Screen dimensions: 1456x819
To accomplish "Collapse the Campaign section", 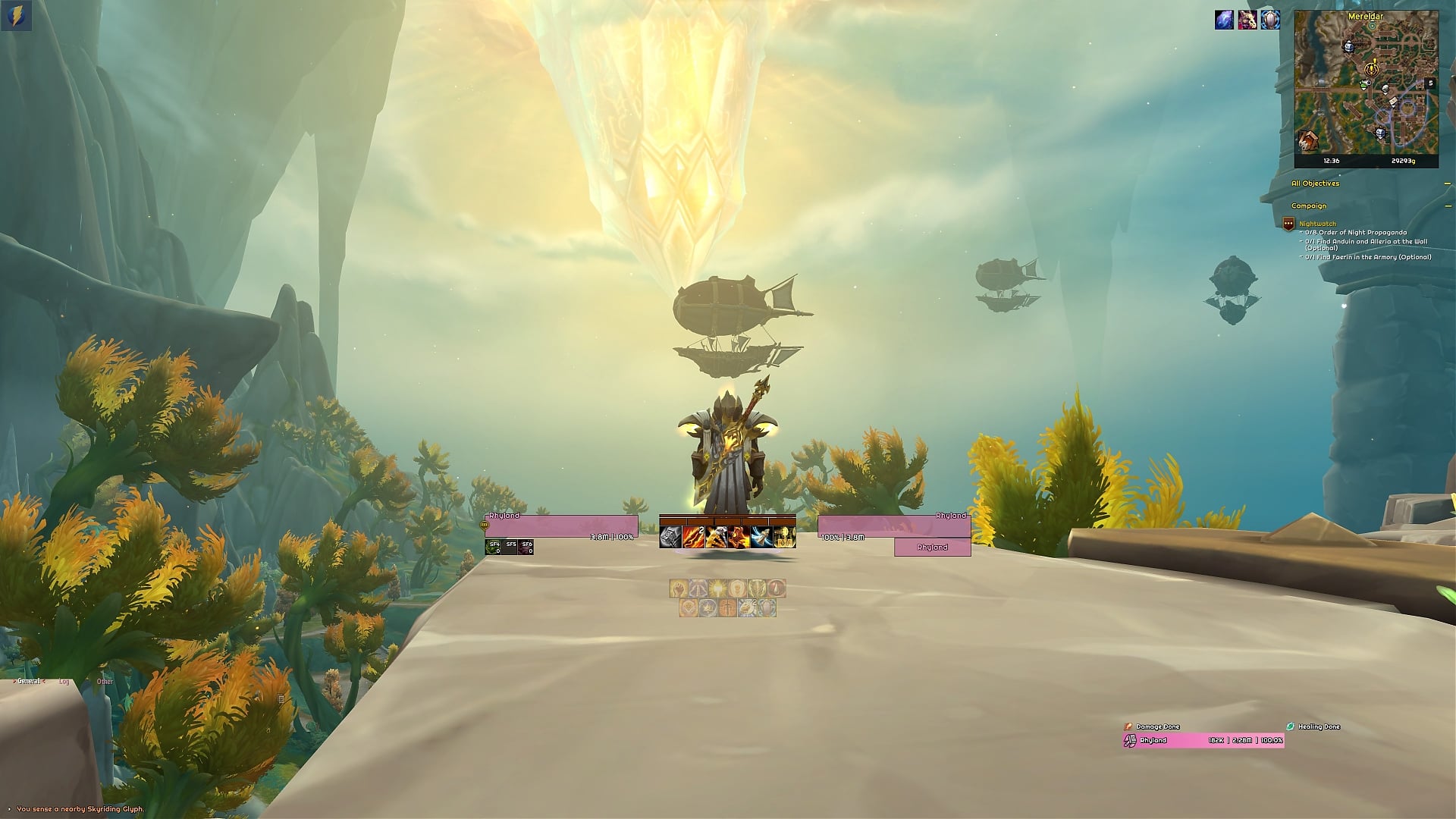I will coord(1446,206).
